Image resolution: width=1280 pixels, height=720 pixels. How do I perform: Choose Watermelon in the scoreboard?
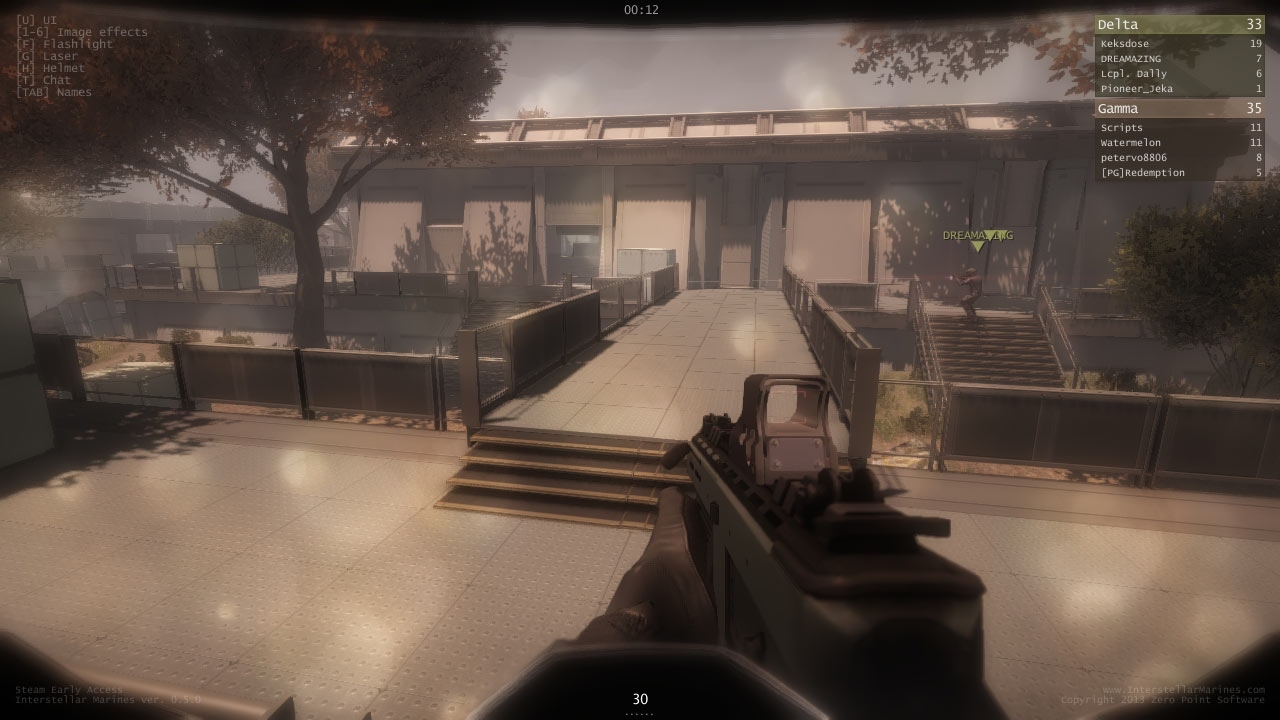[1179, 143]
